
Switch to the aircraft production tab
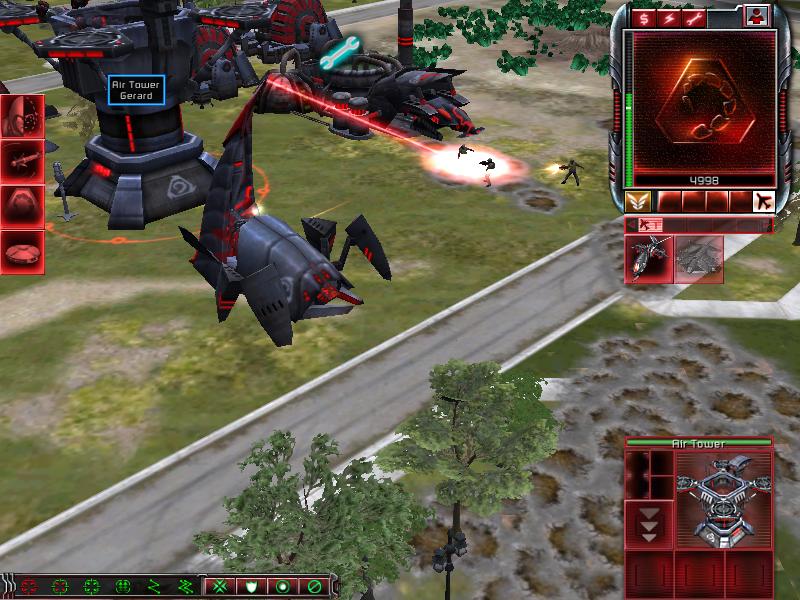(763, 202)
